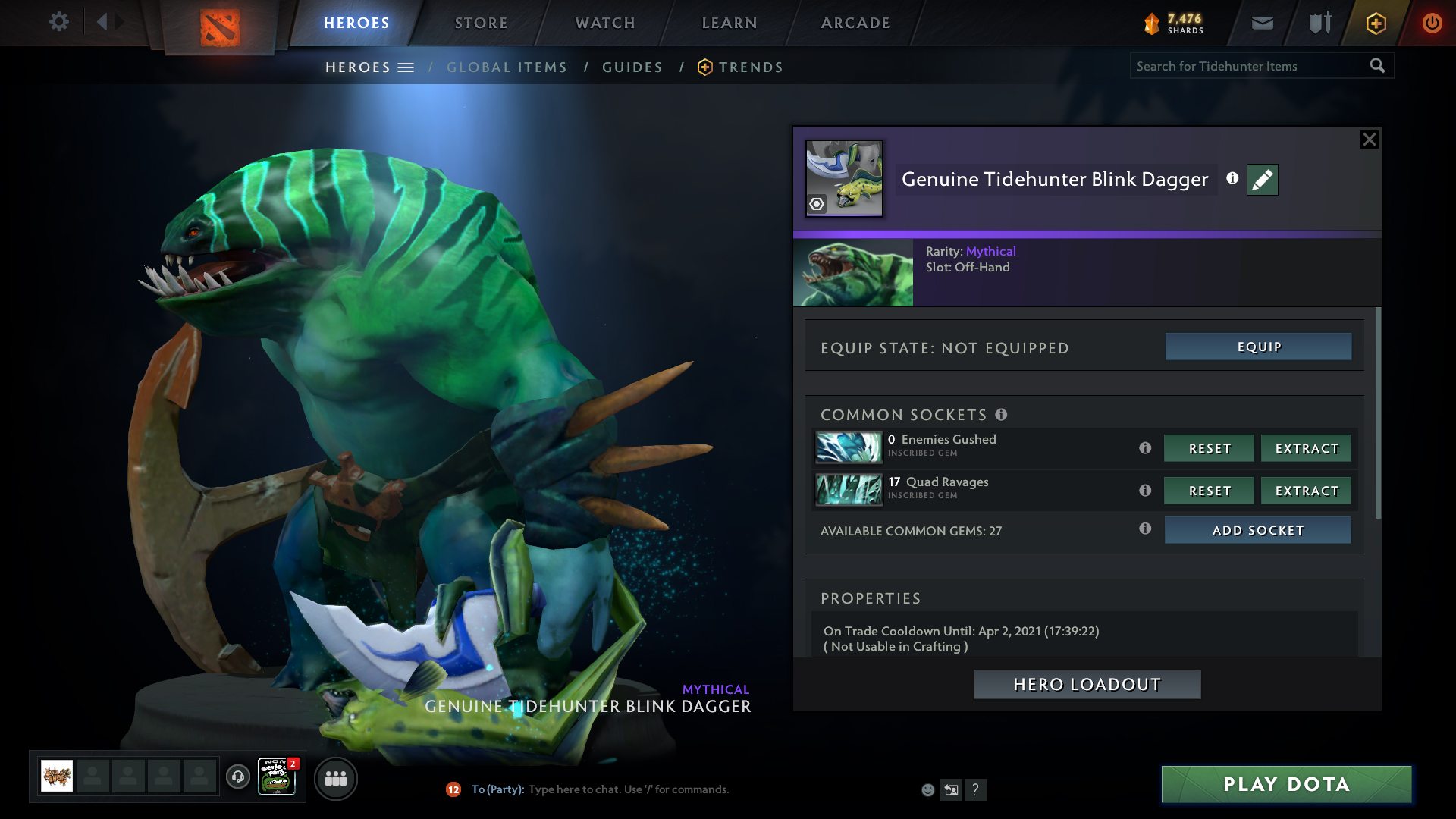Open the Hero Loadout
This screenshot has height=819, width=1456.
click(1087, 684)
